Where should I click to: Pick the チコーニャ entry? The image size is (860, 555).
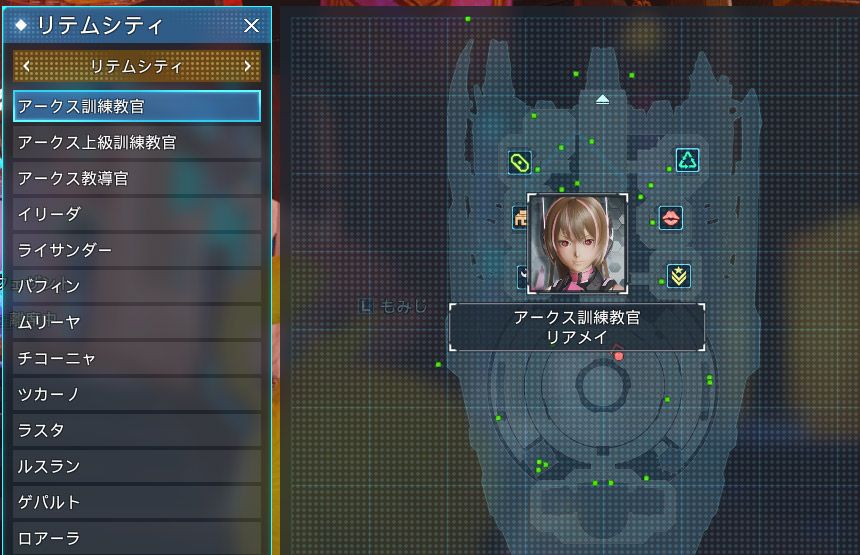(x=137, y=358)
